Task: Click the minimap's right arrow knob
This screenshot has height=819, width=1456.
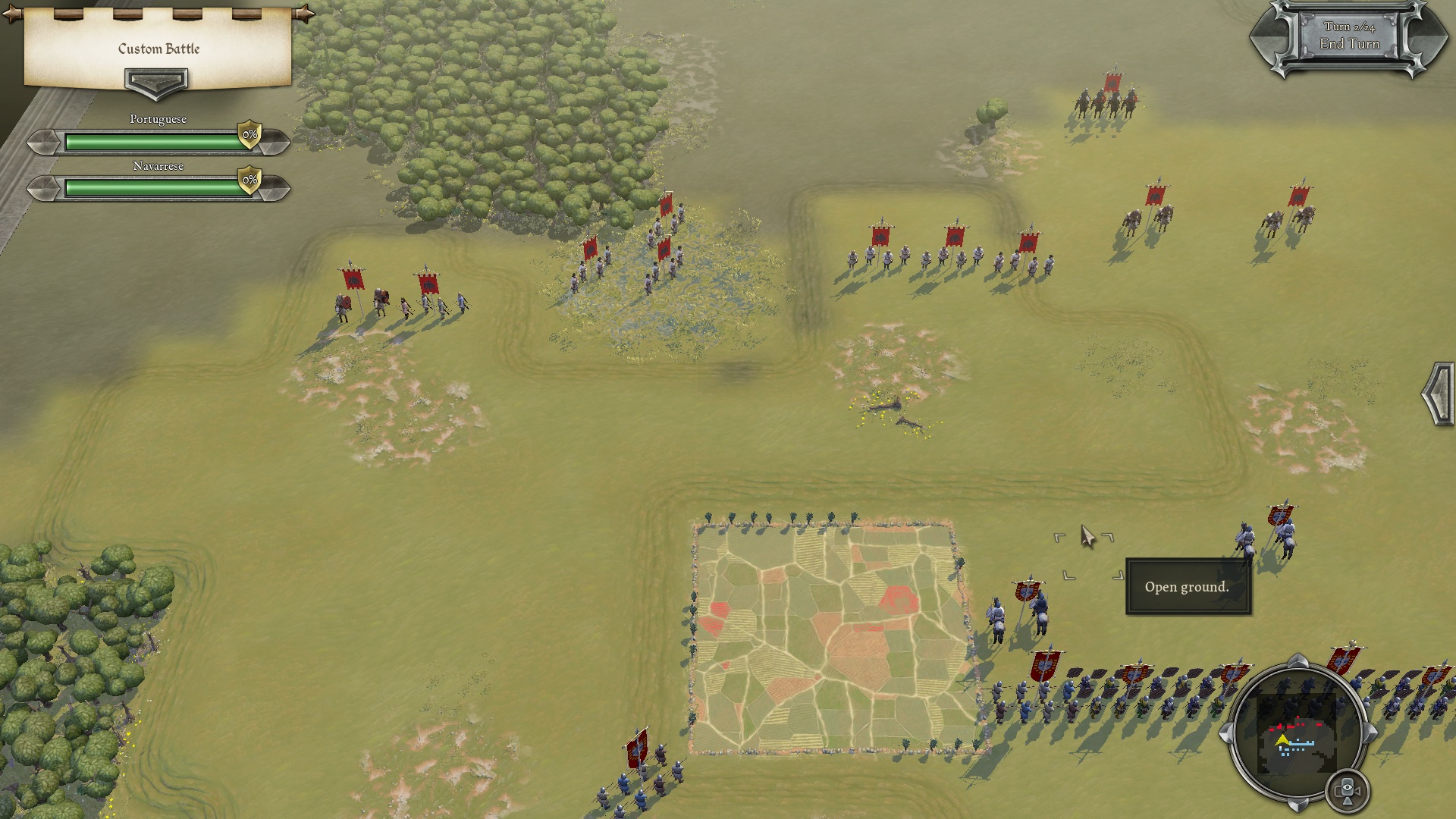Action: 1371,733
